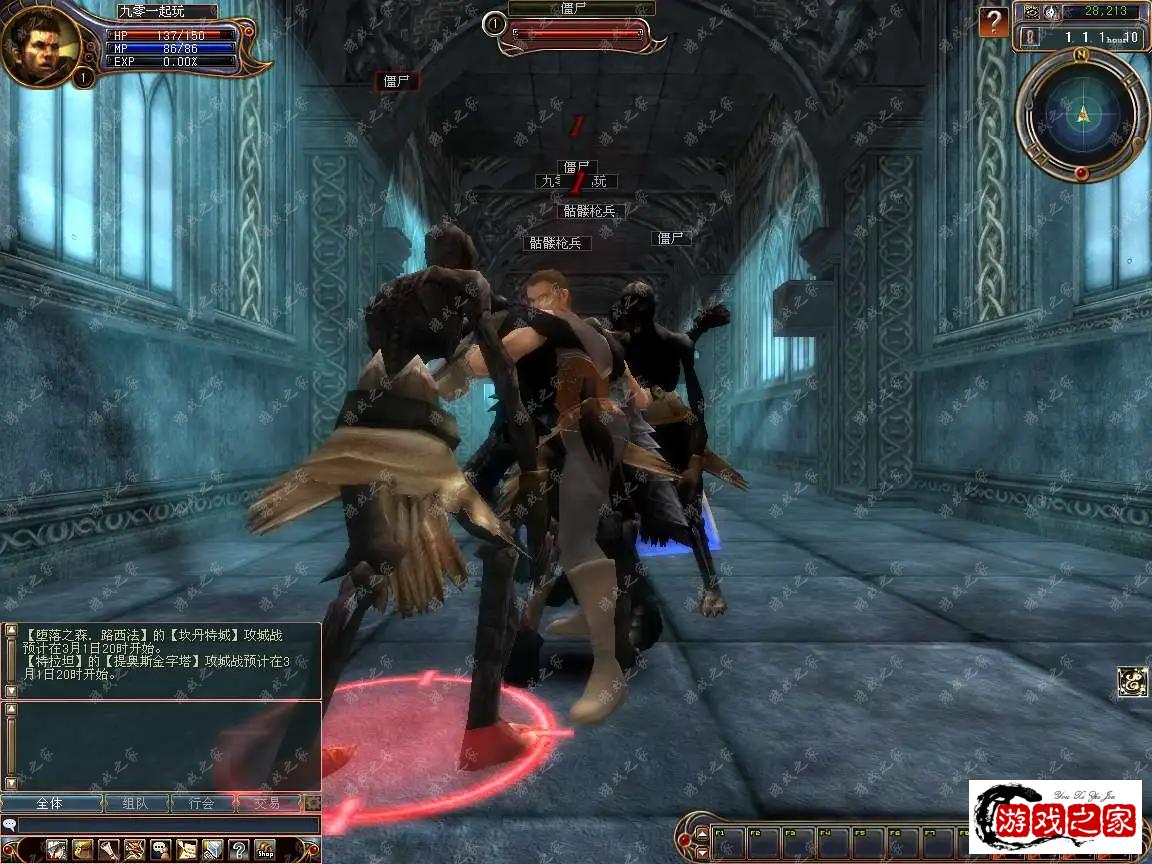This screenshot has width=1152, height=864.
Task: Open the 行会 chat tab
Action: pos(203,803)
